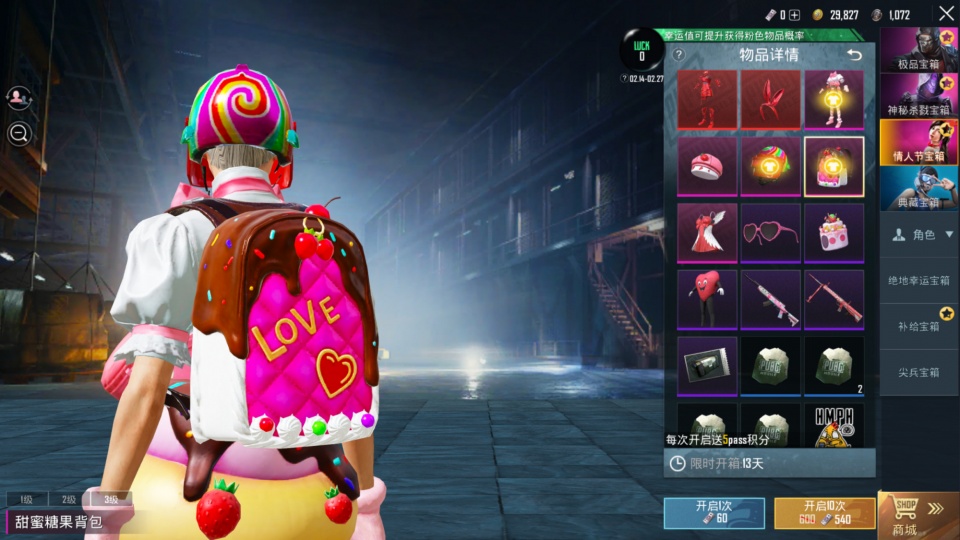Switch to the 神秘杀戮宝箱 crate tab

pos(918,96)
